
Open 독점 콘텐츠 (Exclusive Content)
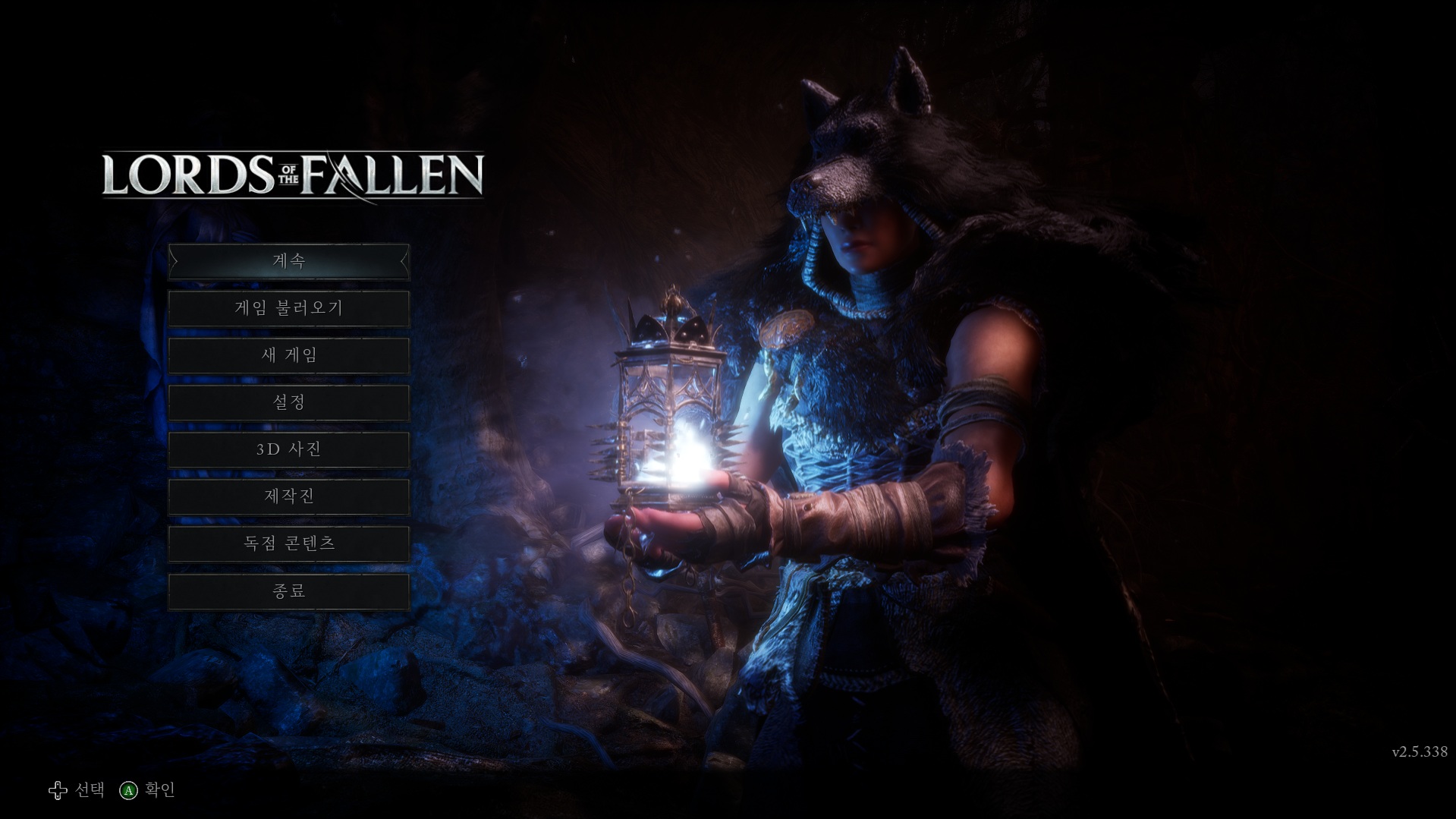coord(288,543)
